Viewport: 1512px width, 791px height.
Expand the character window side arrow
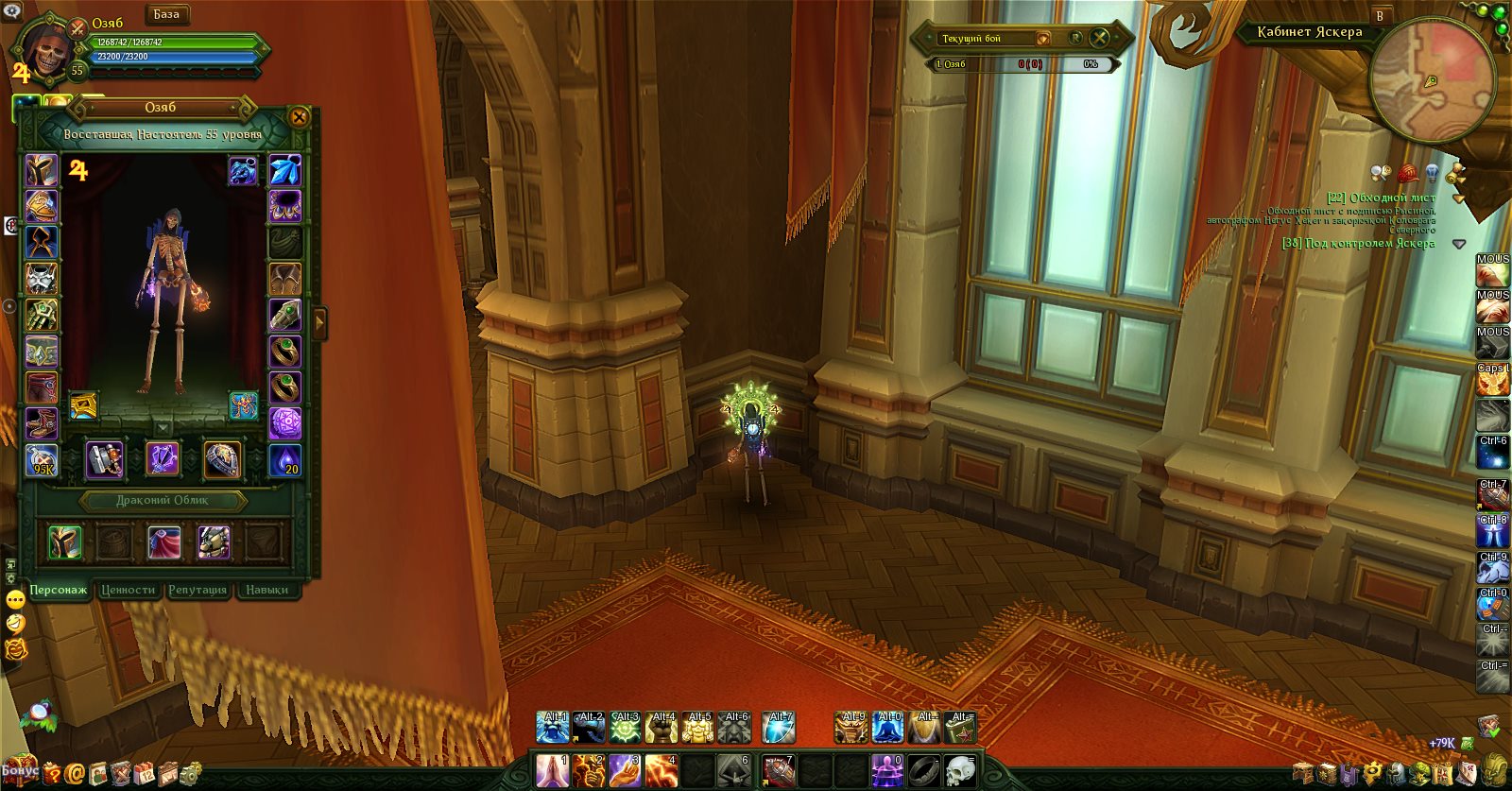(319, 323)
